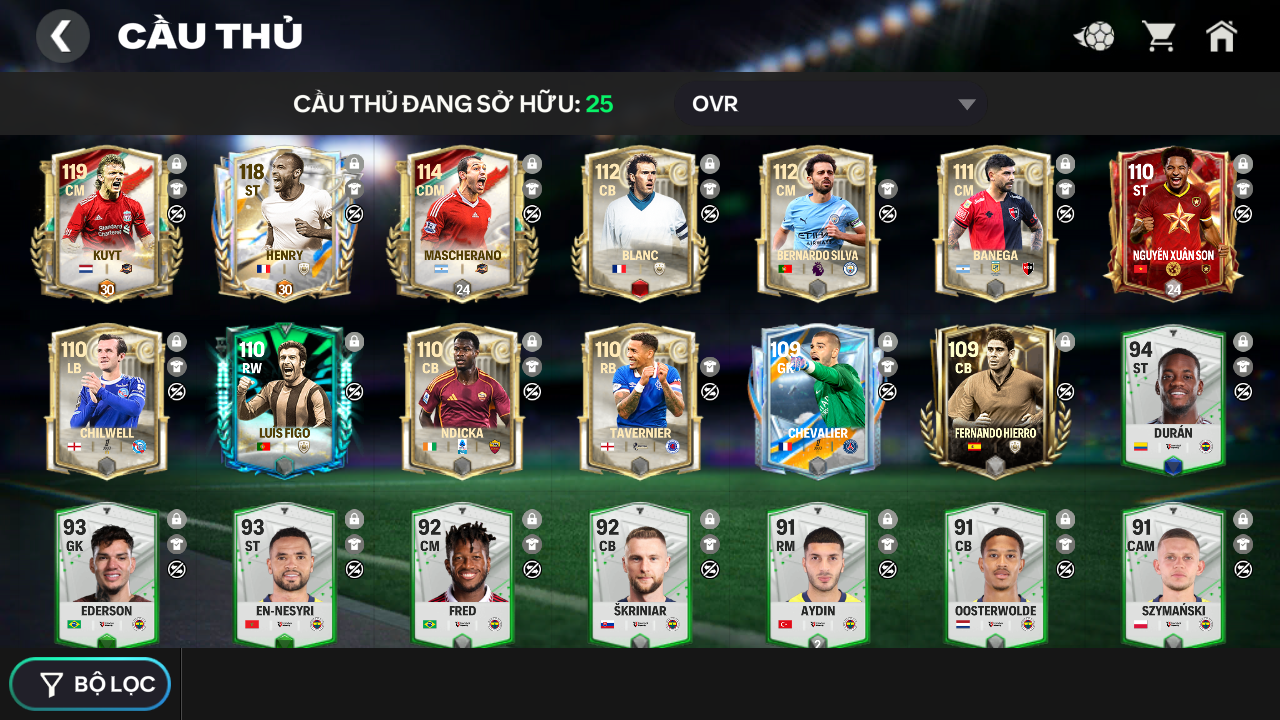Select the Durán 94 ST card
Image resolution: width=1280 pixels, height=720 pixels.
[1173, 401]
